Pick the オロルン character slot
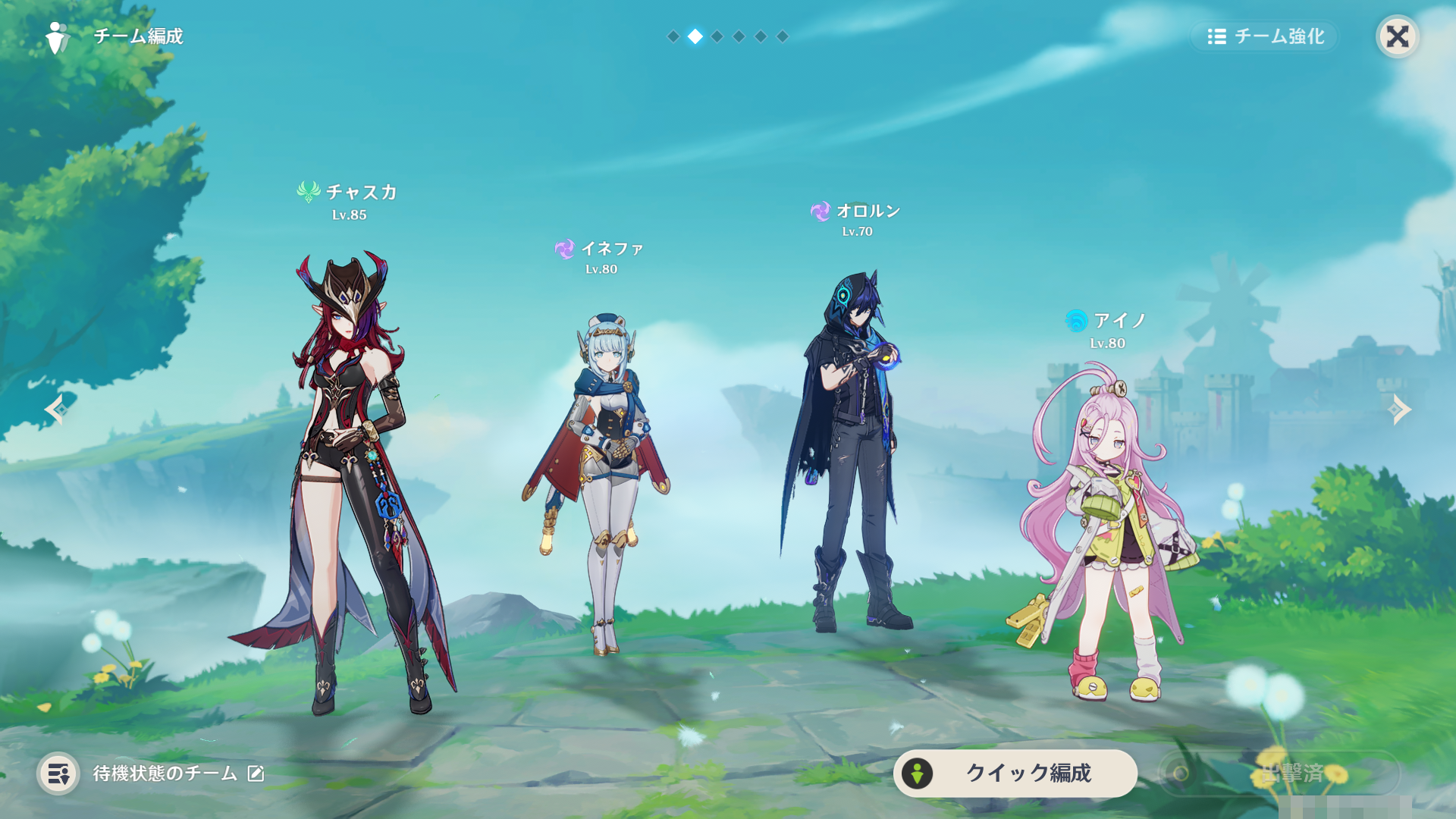This screenshot has width=1456, height=819. click(x=853, y=455)
